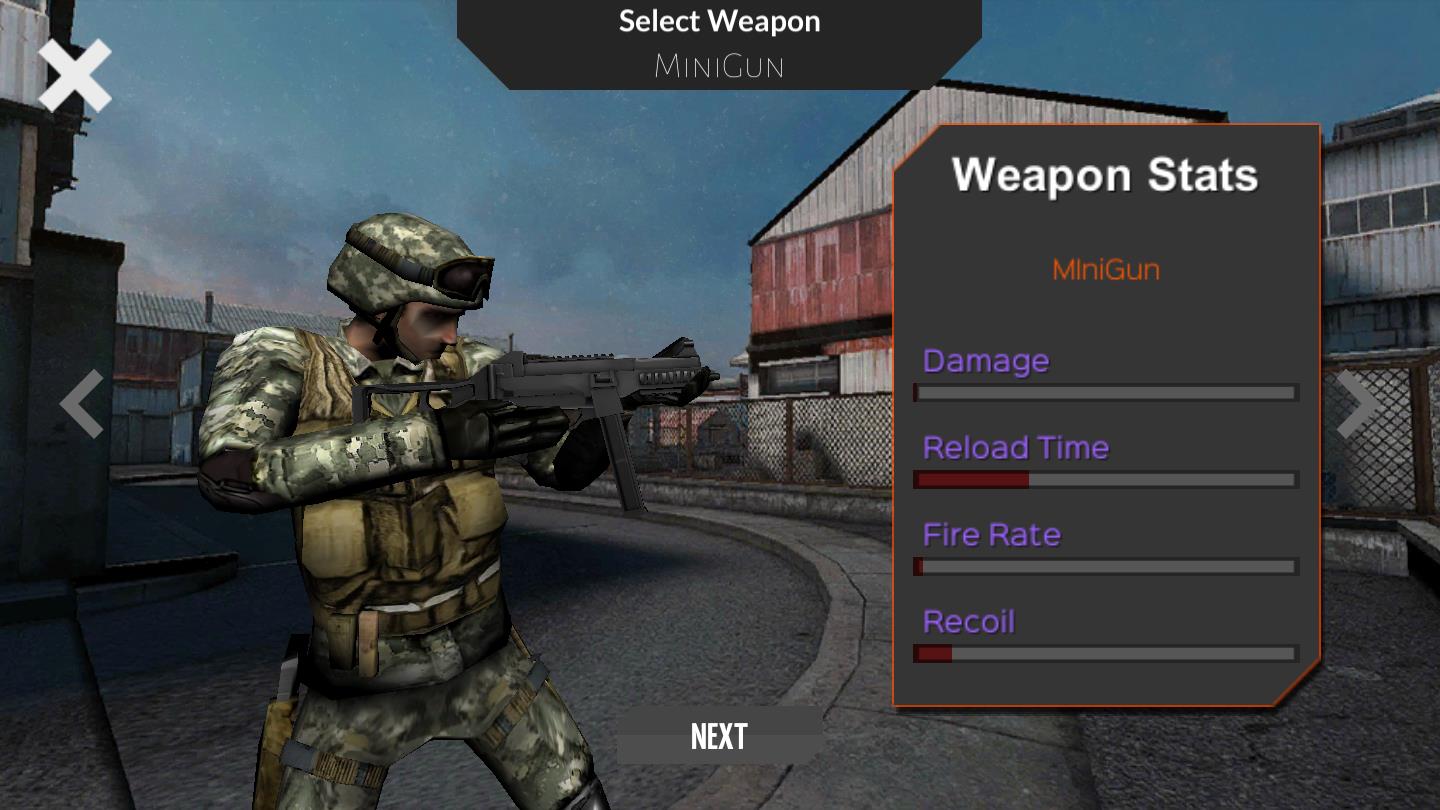Close the weapon selection screen
Image resolution: width=1440 pixels, height=810 pixels.
(x=75, y=76)
